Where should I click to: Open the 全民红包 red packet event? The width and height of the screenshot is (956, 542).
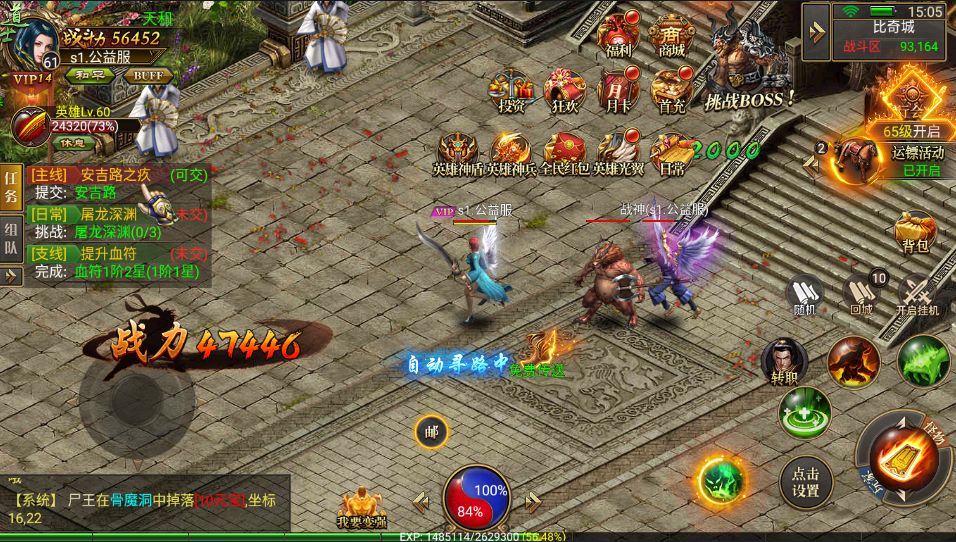coord(565,154)
